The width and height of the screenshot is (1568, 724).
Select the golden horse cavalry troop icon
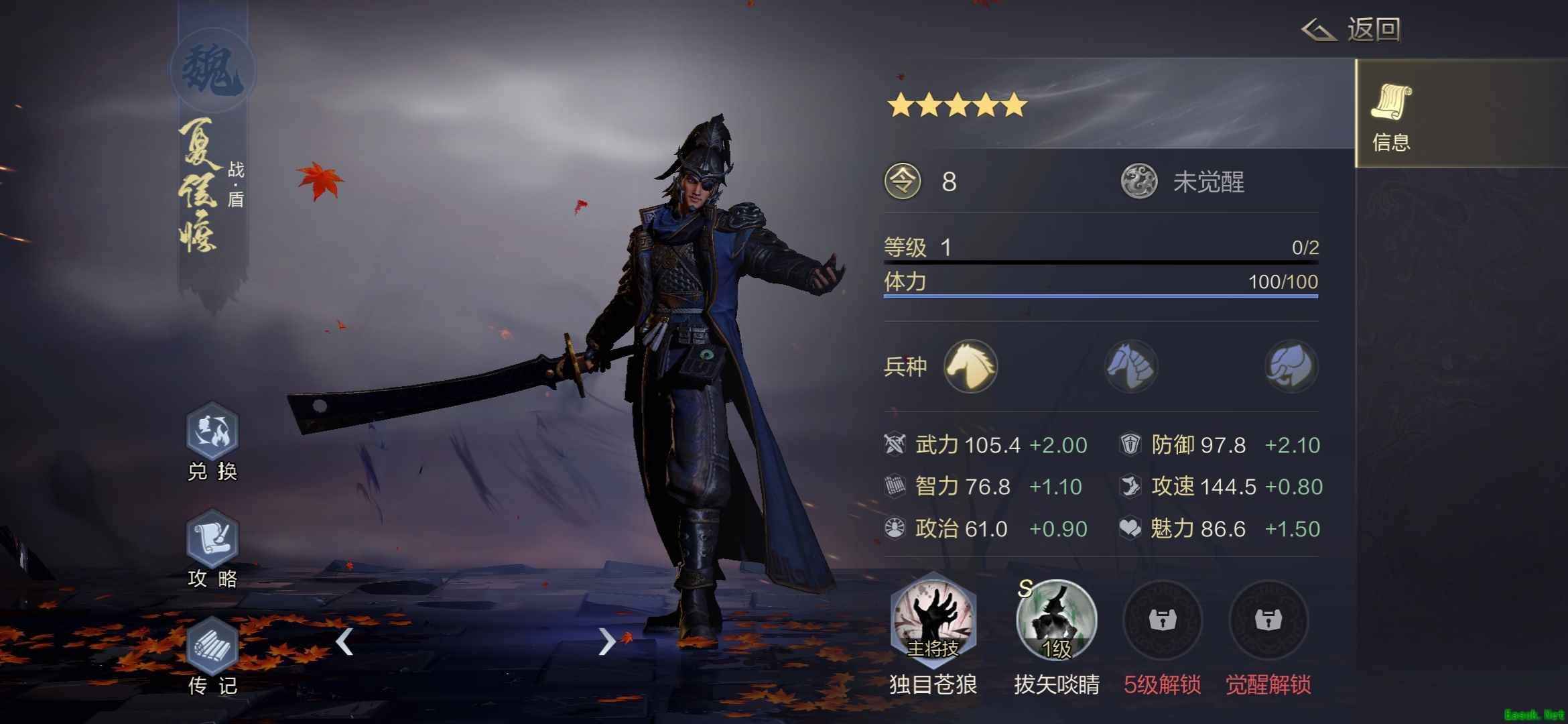pos(970,366)
